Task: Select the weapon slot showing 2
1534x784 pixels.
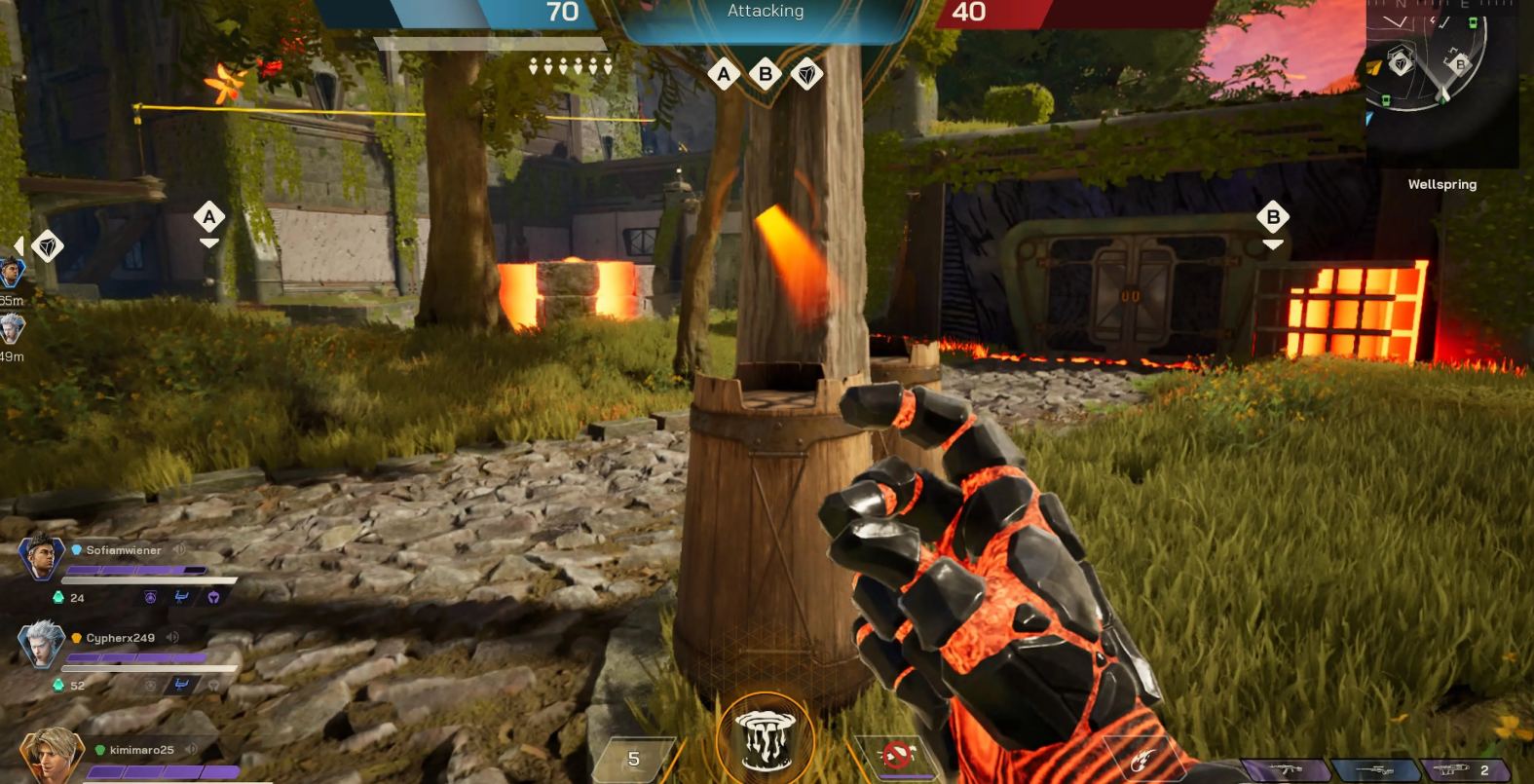Action: 1464,770
